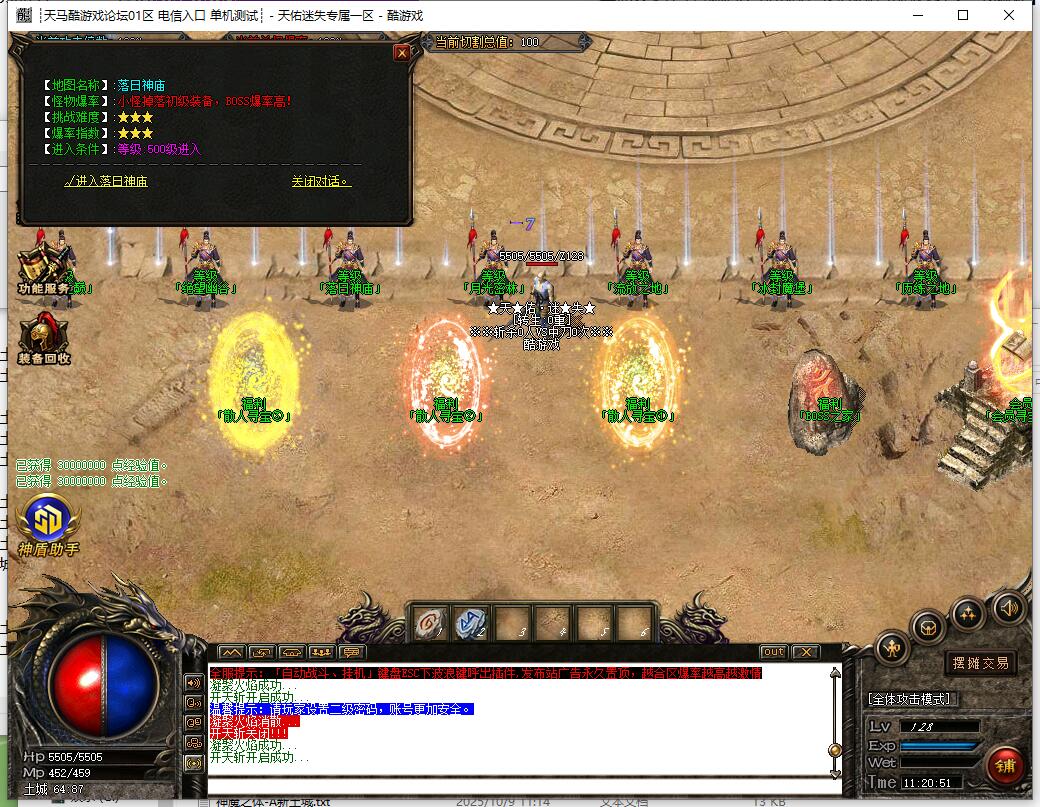Switch the 全体攻击模式 attack mode
1040x807 pixels.
click(911, 698)
